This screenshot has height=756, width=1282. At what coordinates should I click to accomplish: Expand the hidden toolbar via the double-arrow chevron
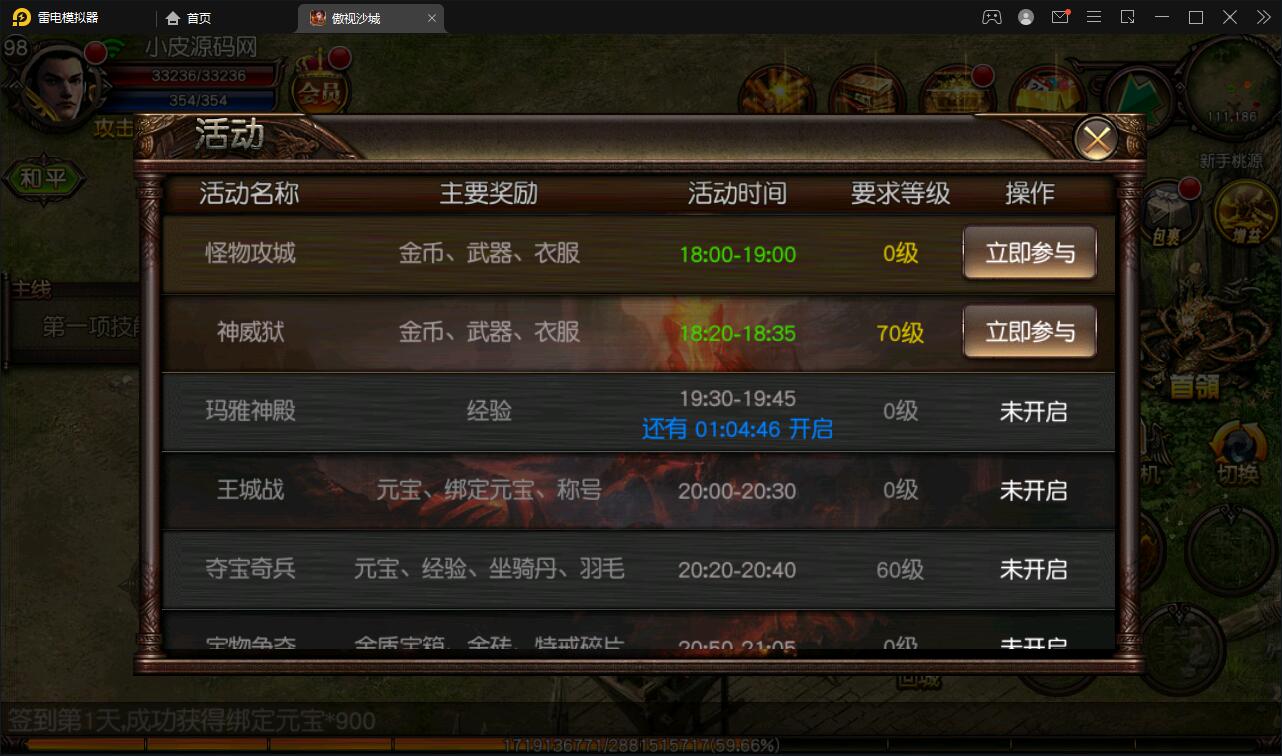tap(1263, 17)
